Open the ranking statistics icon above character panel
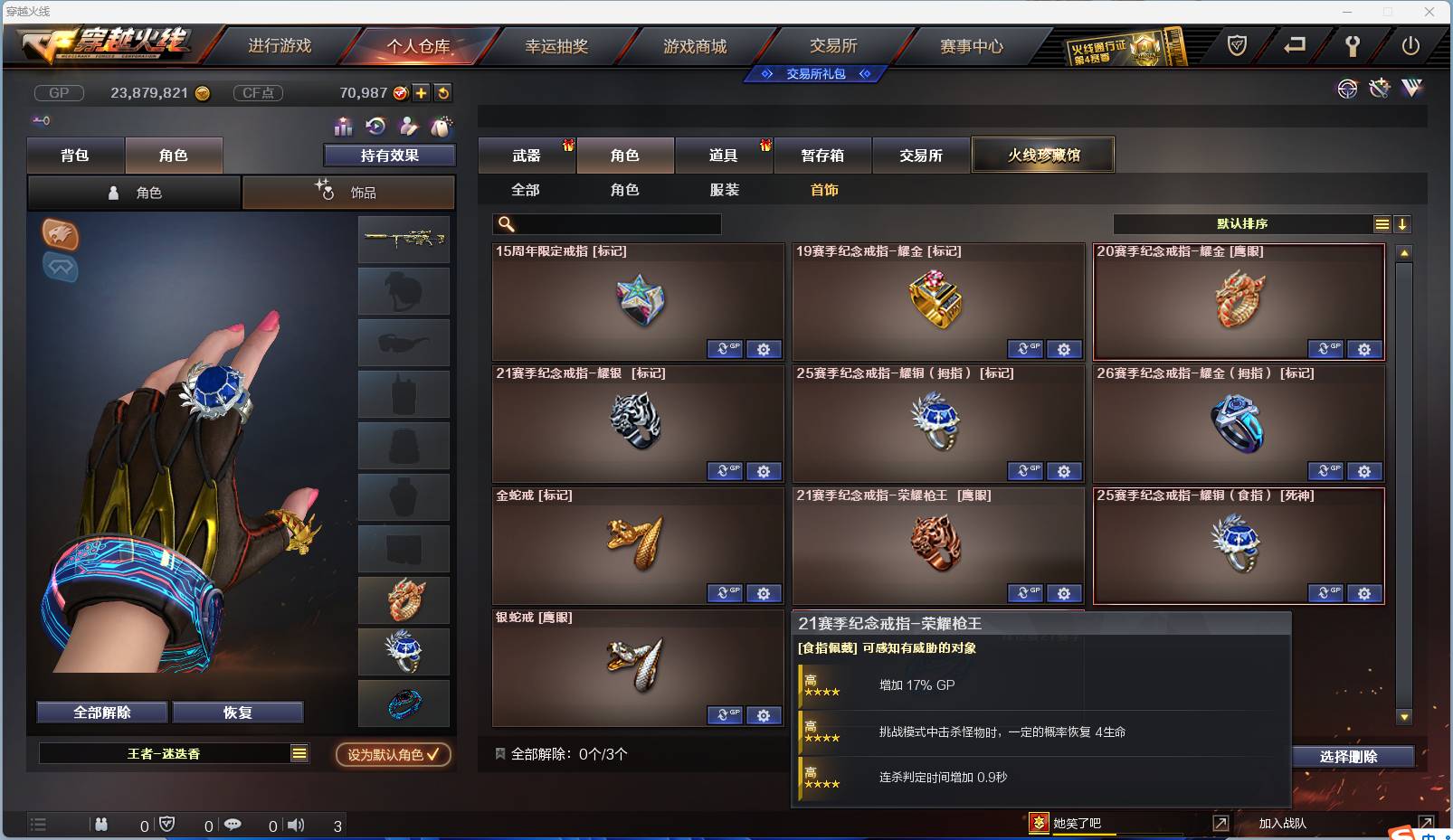The height and width of the screenshot is (840, 1453). [343, 127]
